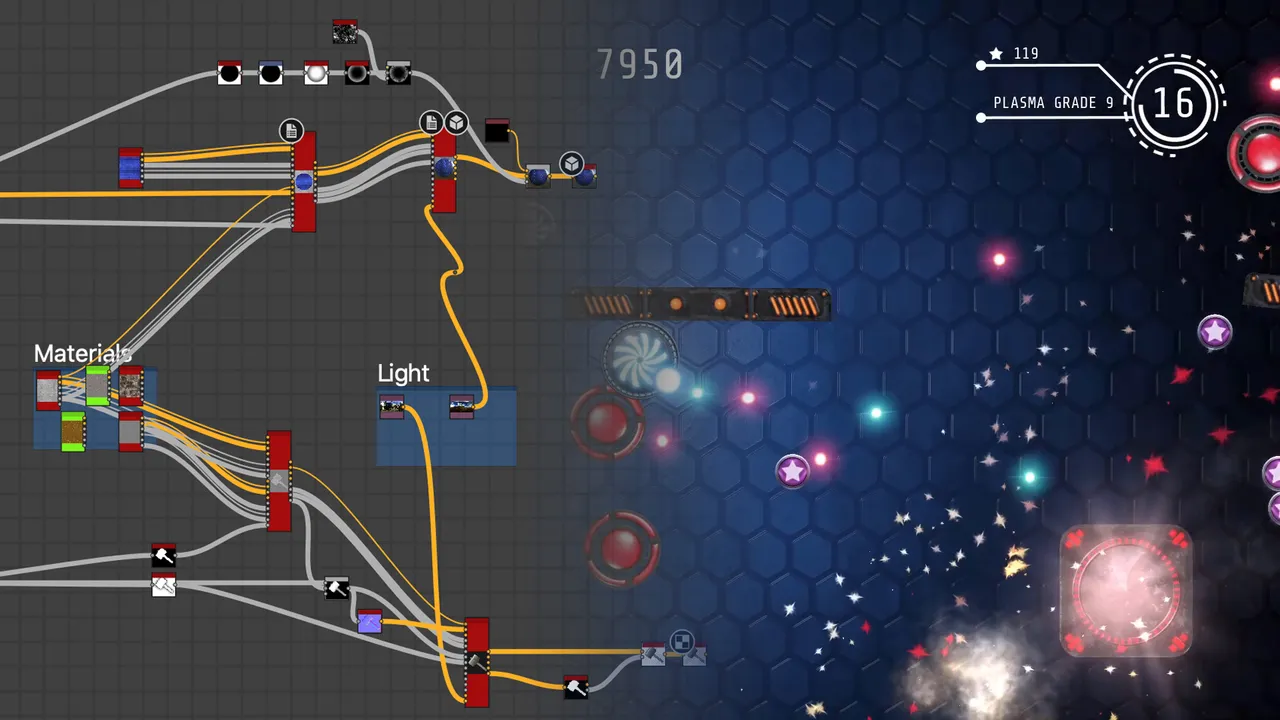The image size is (1280, 720).
Task: Select the cube badge icon next to the document badge
Action: (455, 122)
